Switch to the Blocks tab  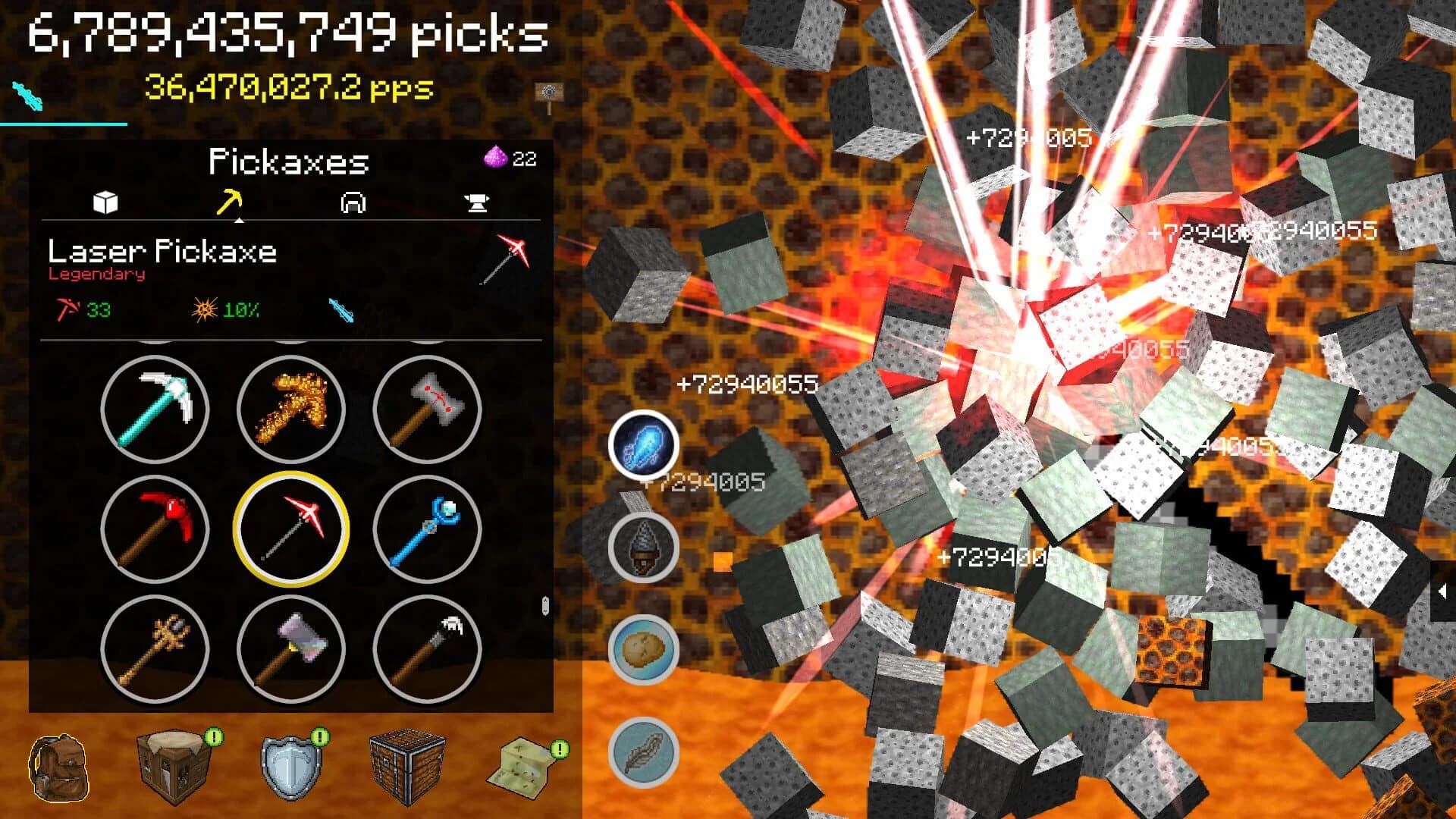(x=106, y=202)
